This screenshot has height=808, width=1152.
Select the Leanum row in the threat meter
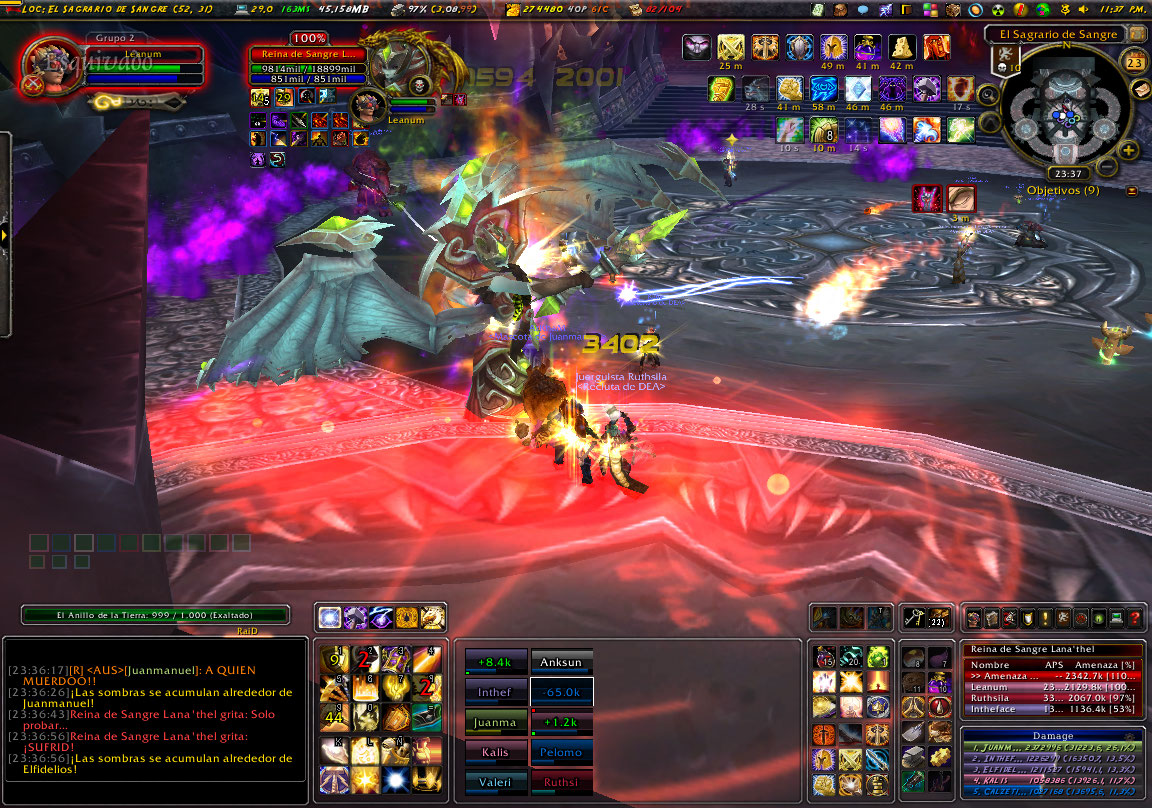[1053, 687]
